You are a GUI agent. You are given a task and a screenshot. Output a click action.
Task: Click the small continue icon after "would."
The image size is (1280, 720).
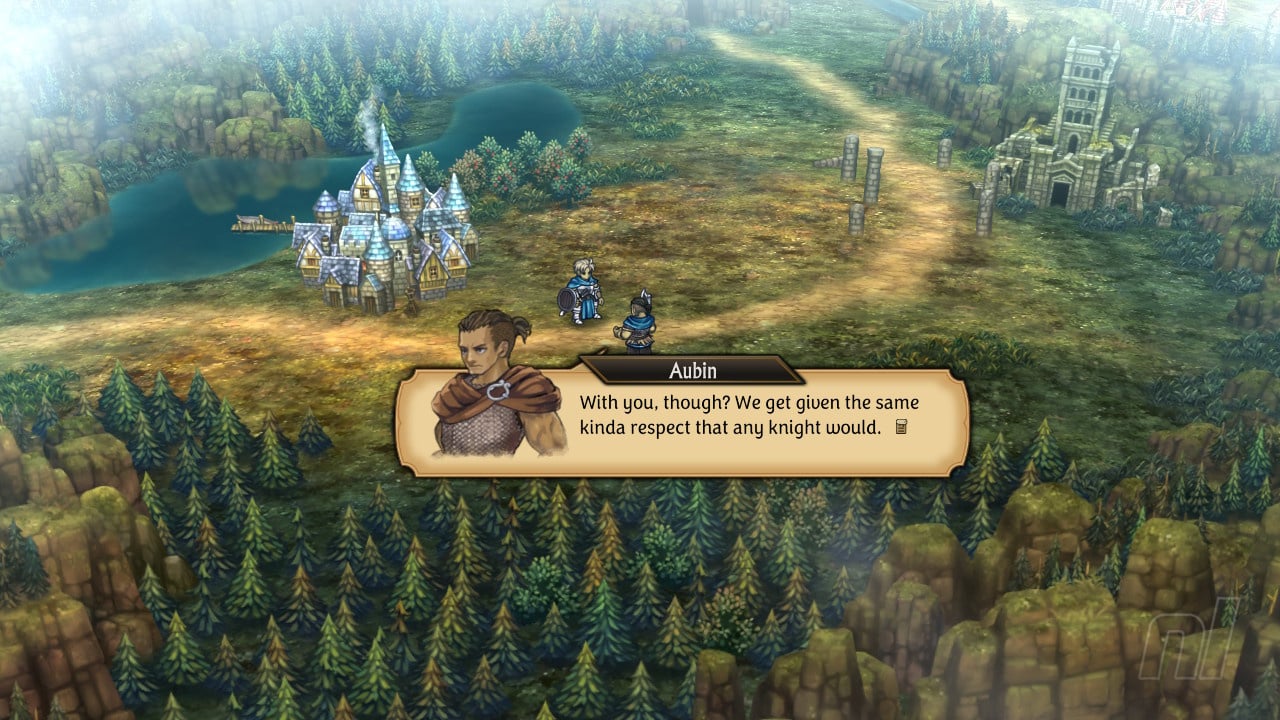pos(900,428)
